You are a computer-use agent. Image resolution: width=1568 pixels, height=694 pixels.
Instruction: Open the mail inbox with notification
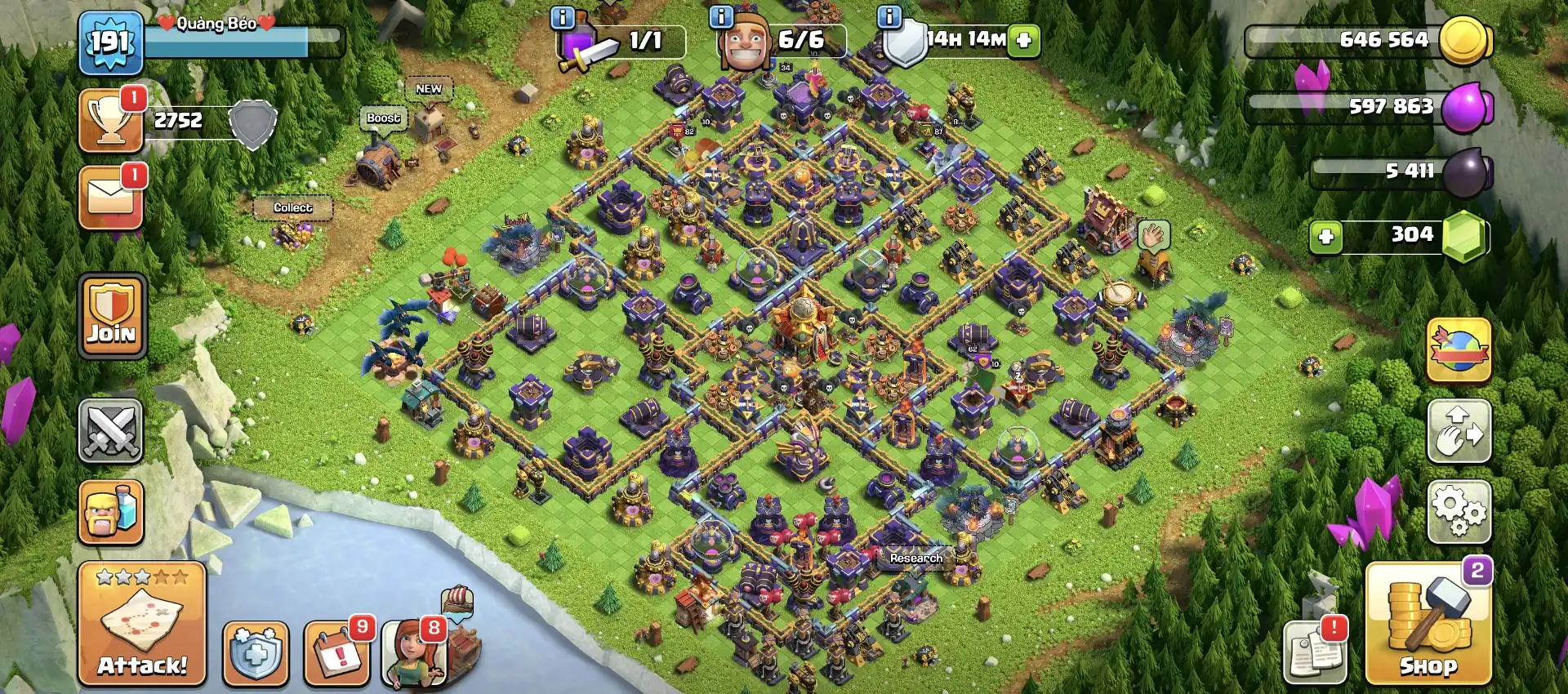tap(111, 196)
